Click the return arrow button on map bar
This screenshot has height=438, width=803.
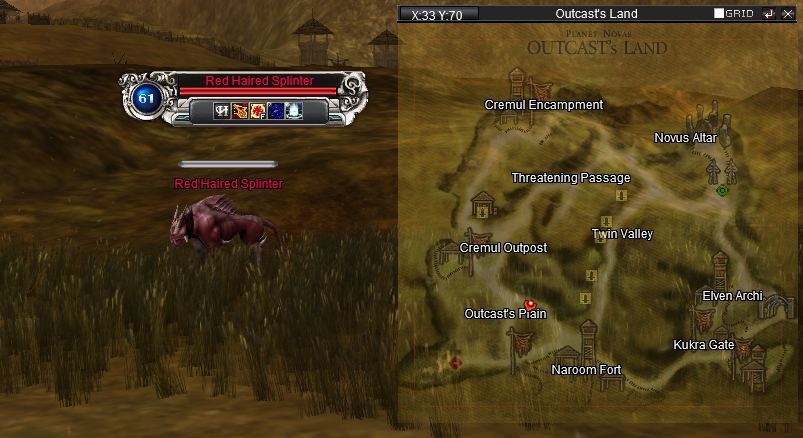point(768,14)
